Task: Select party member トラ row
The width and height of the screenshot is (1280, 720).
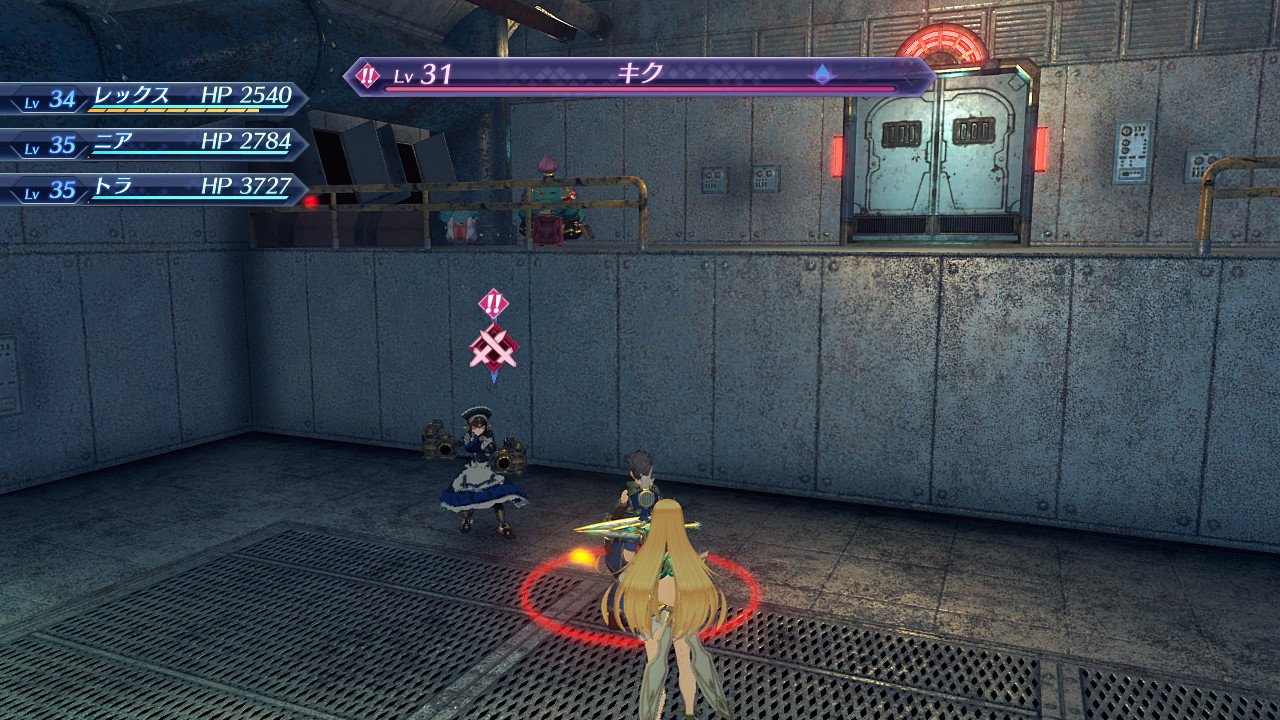Action: [x=155, y=188]
